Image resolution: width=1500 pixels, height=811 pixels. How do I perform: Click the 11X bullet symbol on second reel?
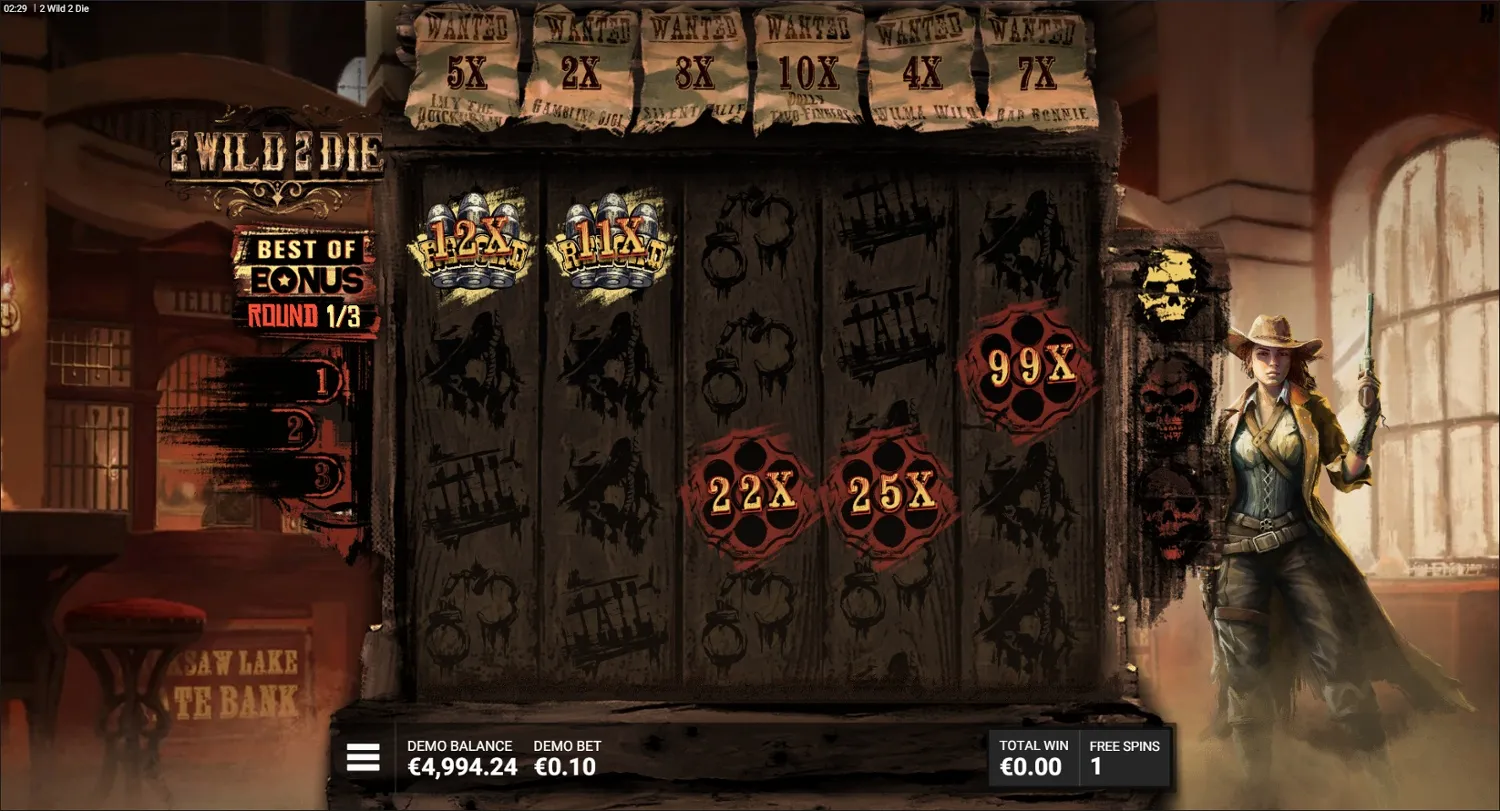[x=613, y=245]
